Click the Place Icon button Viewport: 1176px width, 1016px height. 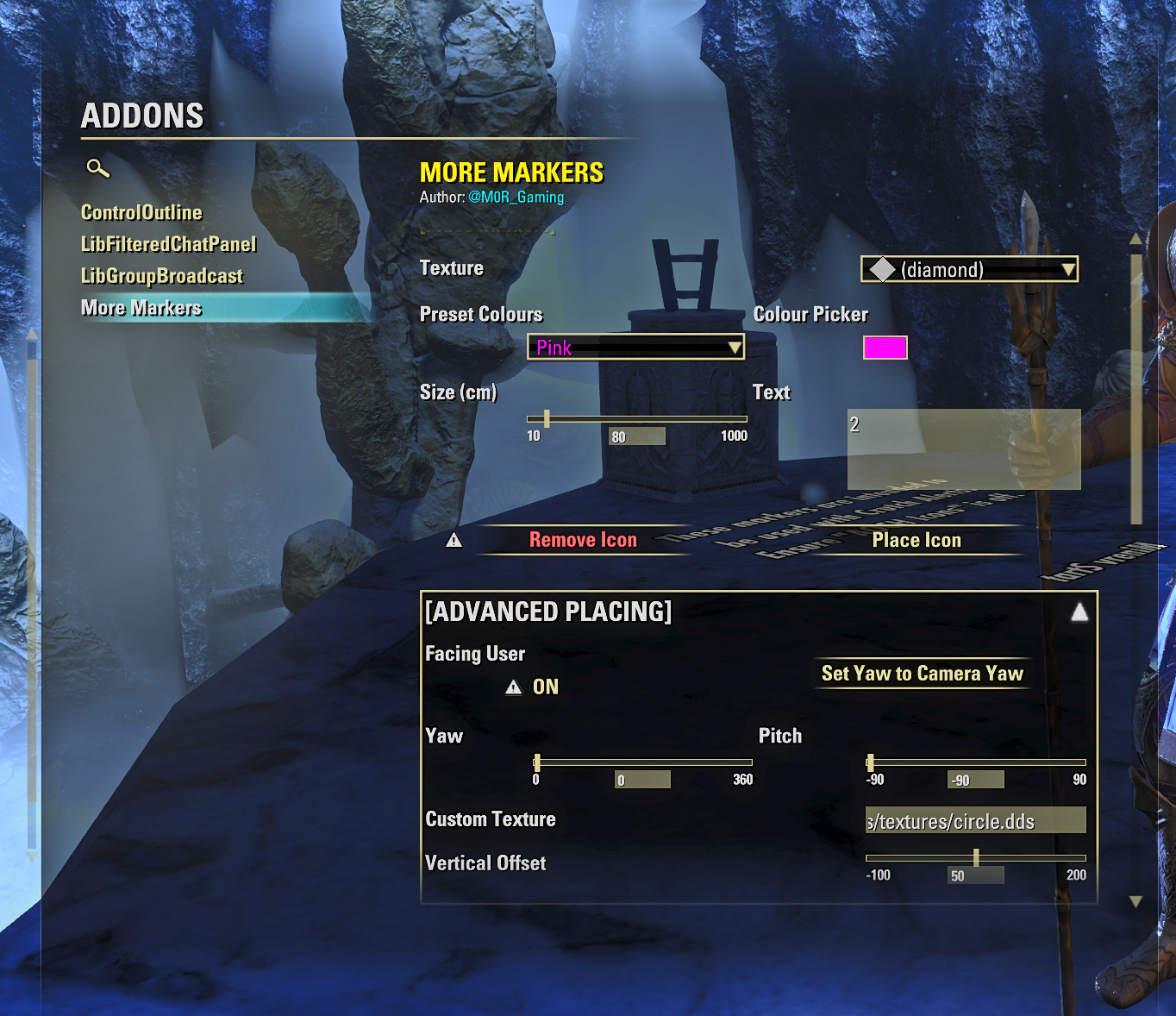(916, 540)
